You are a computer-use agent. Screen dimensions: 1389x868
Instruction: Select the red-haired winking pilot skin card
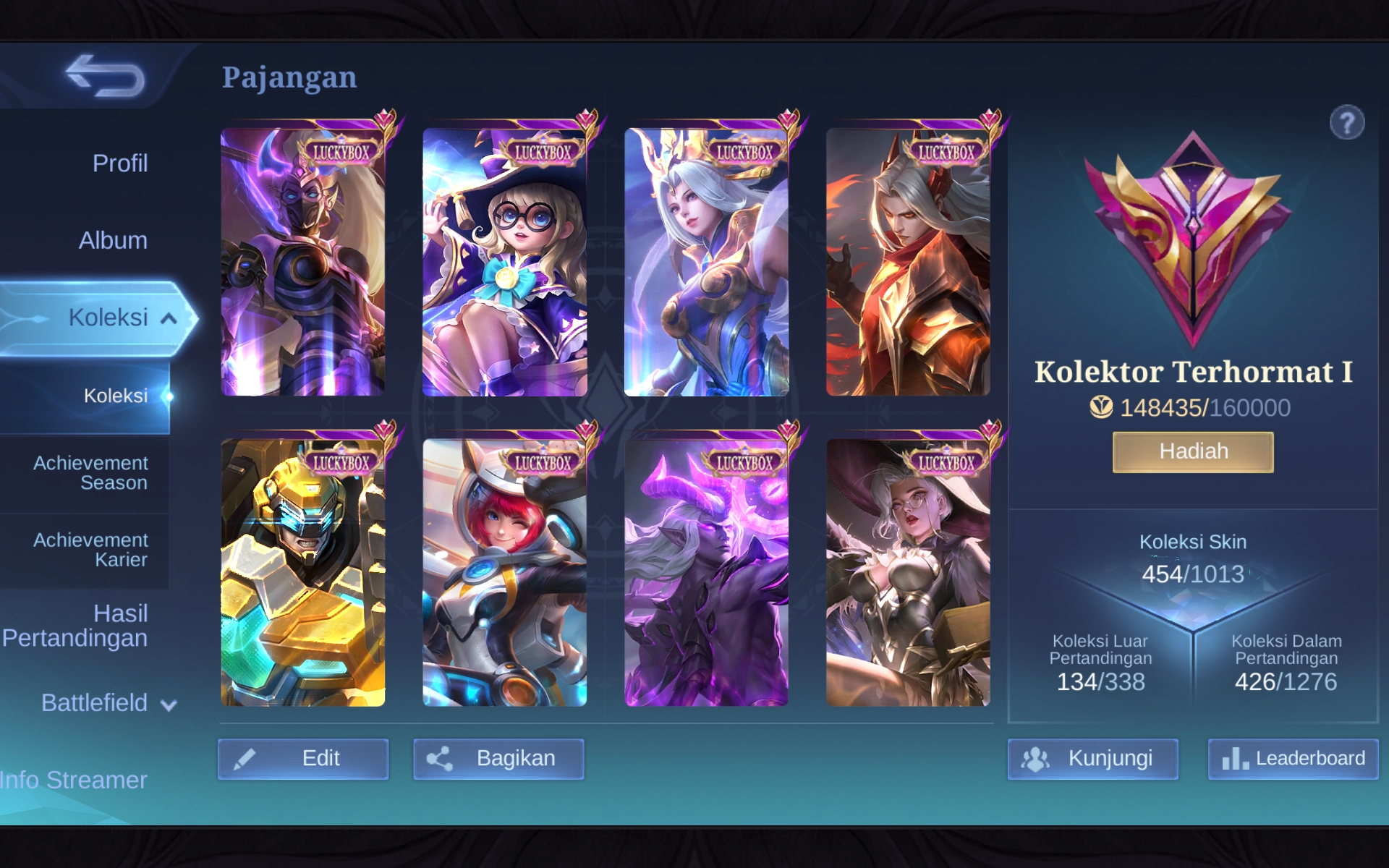504,572
